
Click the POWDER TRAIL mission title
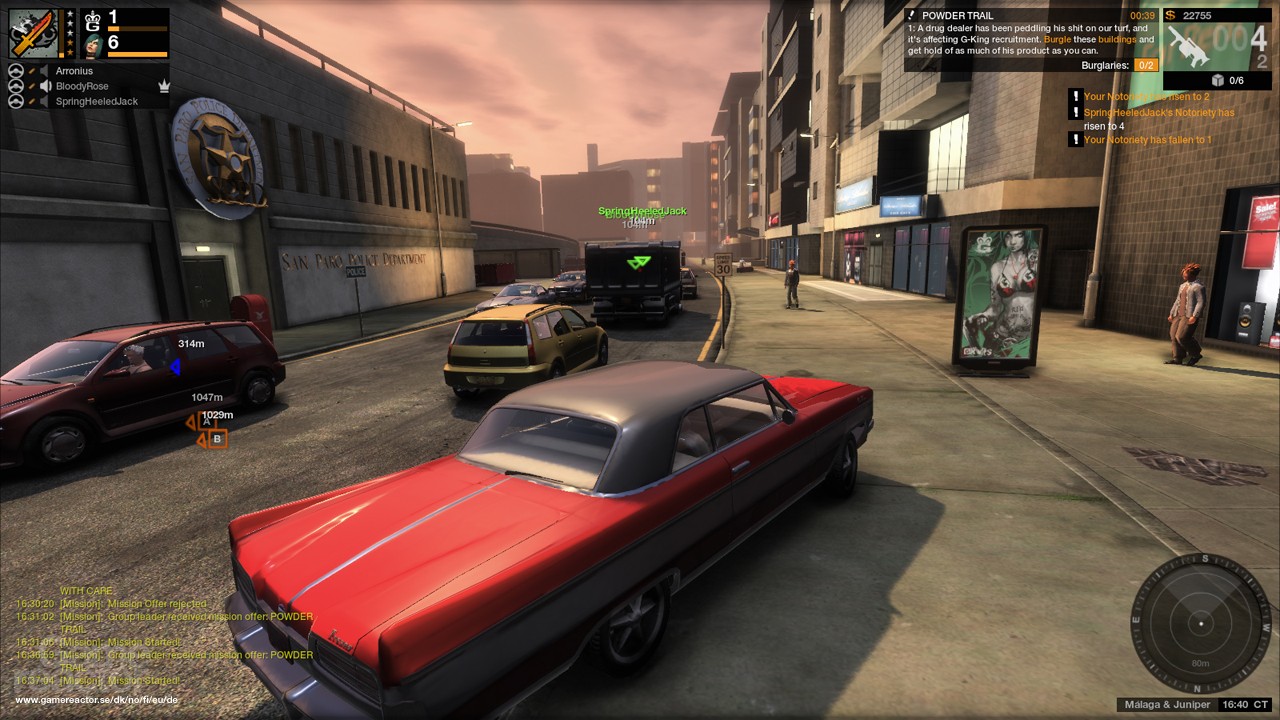click(x=957, y=15)
